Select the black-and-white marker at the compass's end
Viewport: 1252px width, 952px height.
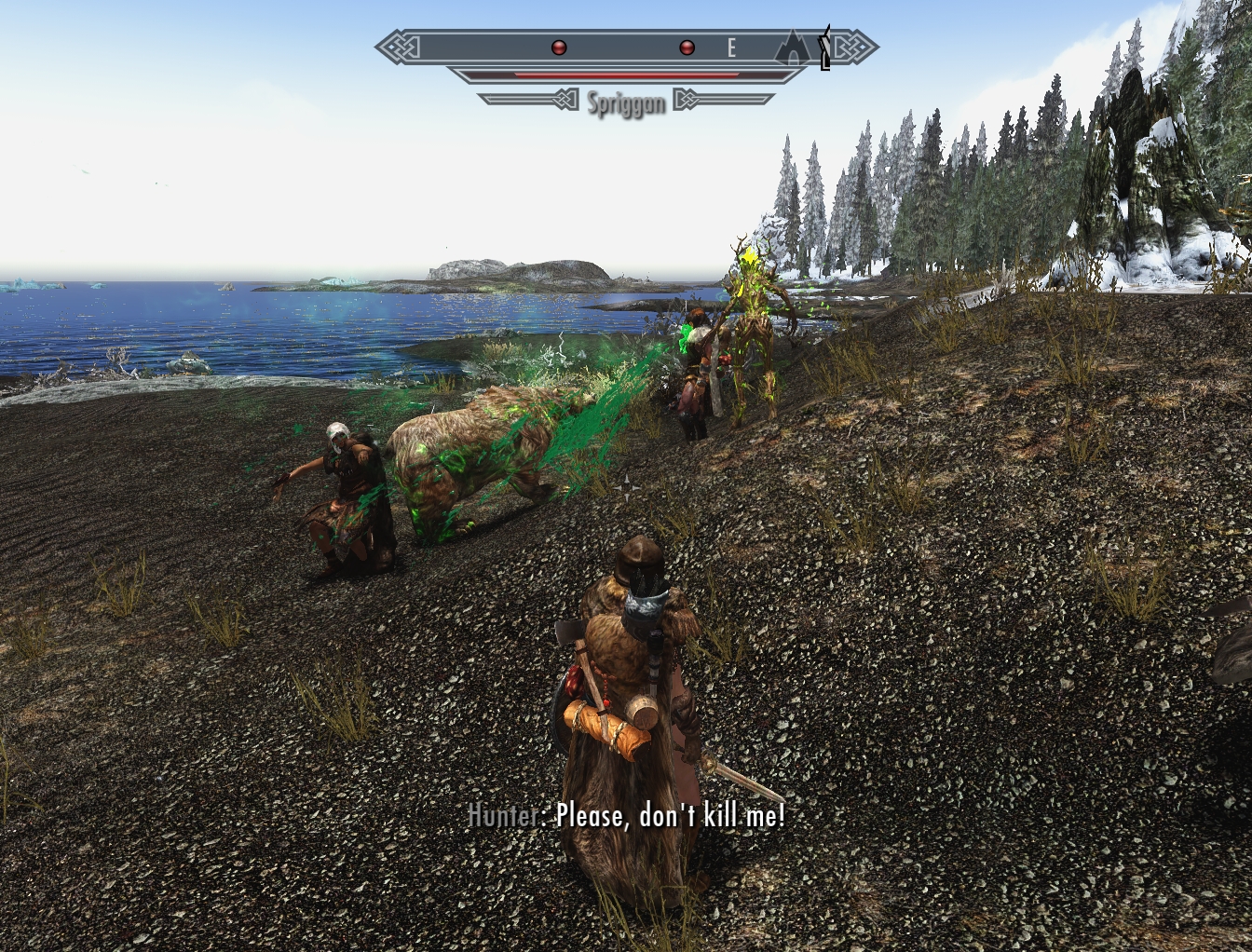(823, 49)
